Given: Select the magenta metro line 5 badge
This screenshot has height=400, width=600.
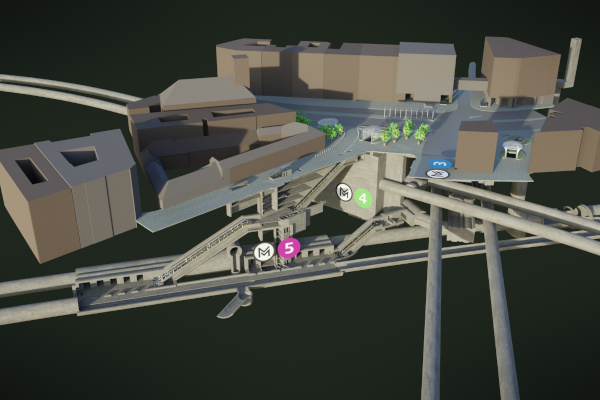Looking at the screenshot, I should (288, 249).
